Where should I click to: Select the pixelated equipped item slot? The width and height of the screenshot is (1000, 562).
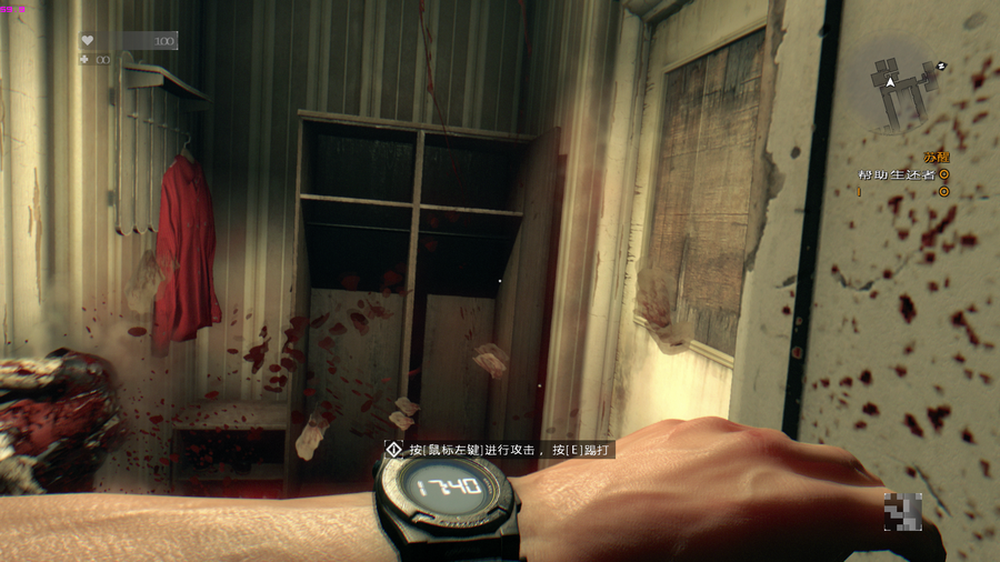tap(902, 510)
